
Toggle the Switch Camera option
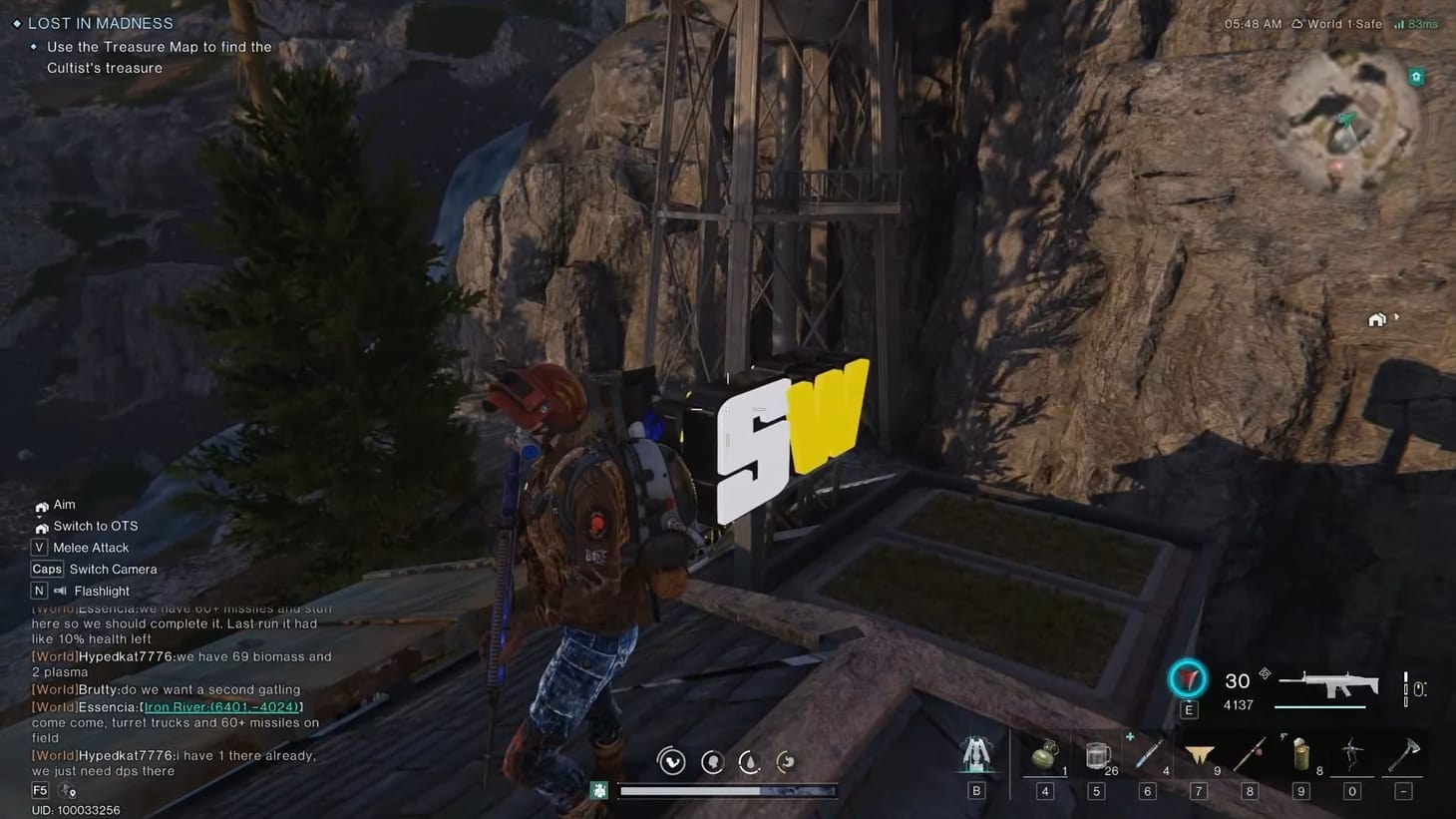(x=112, y=569)
